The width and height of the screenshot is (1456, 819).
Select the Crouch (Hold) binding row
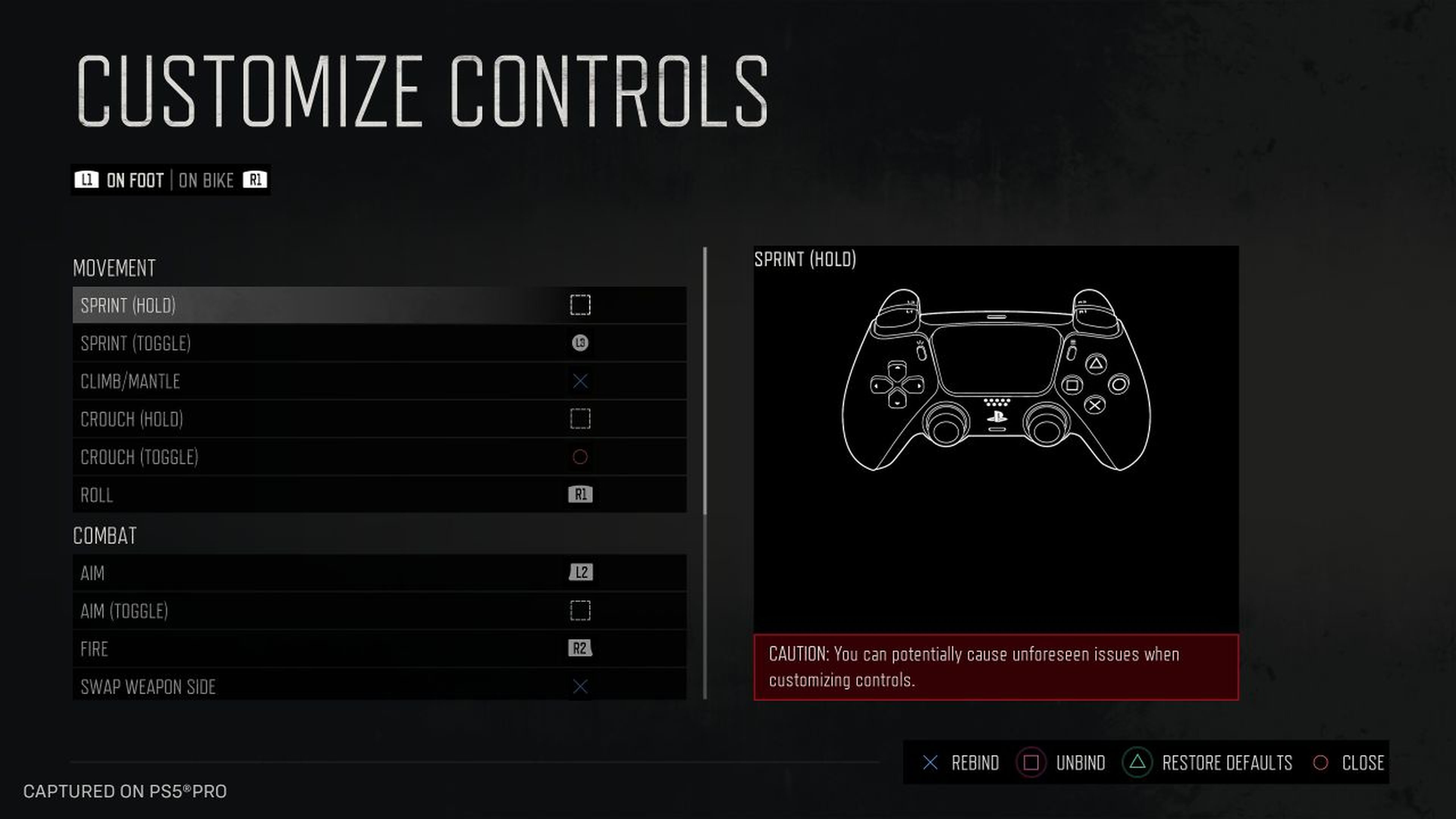point(379,419)
